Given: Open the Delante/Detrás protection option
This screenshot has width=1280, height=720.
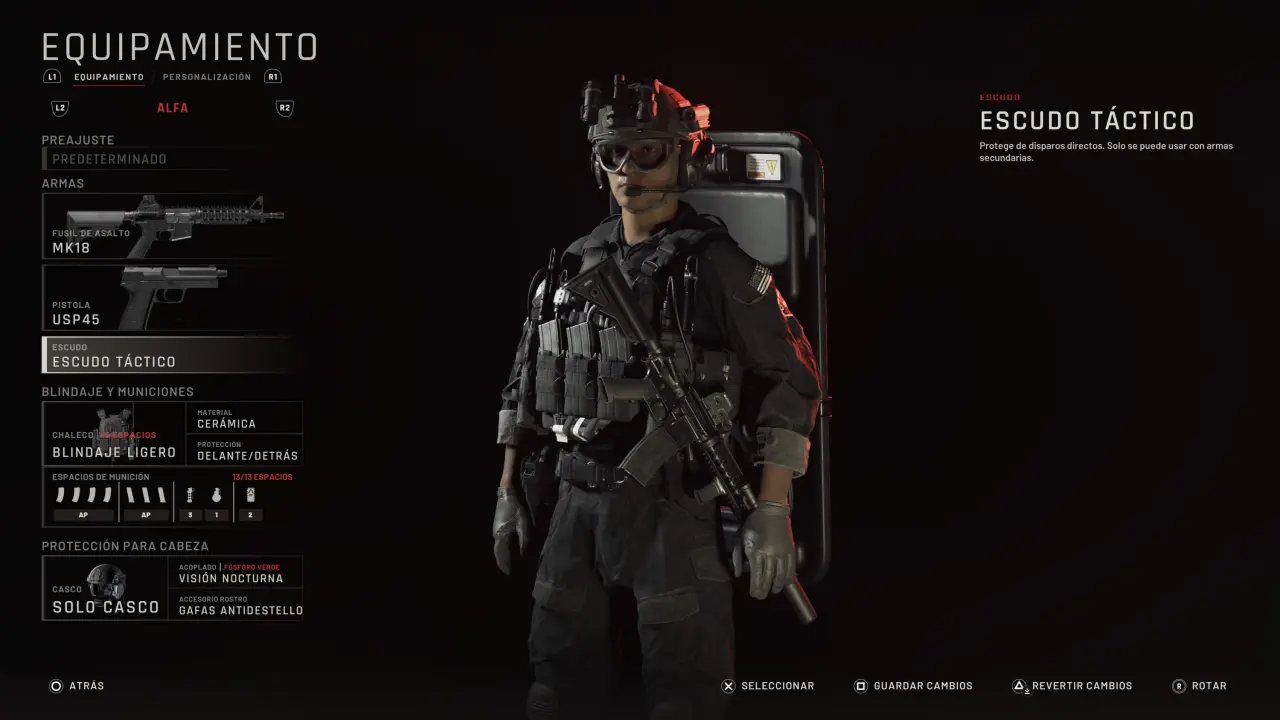Looking at the screenshot, I should click(244, 450).
